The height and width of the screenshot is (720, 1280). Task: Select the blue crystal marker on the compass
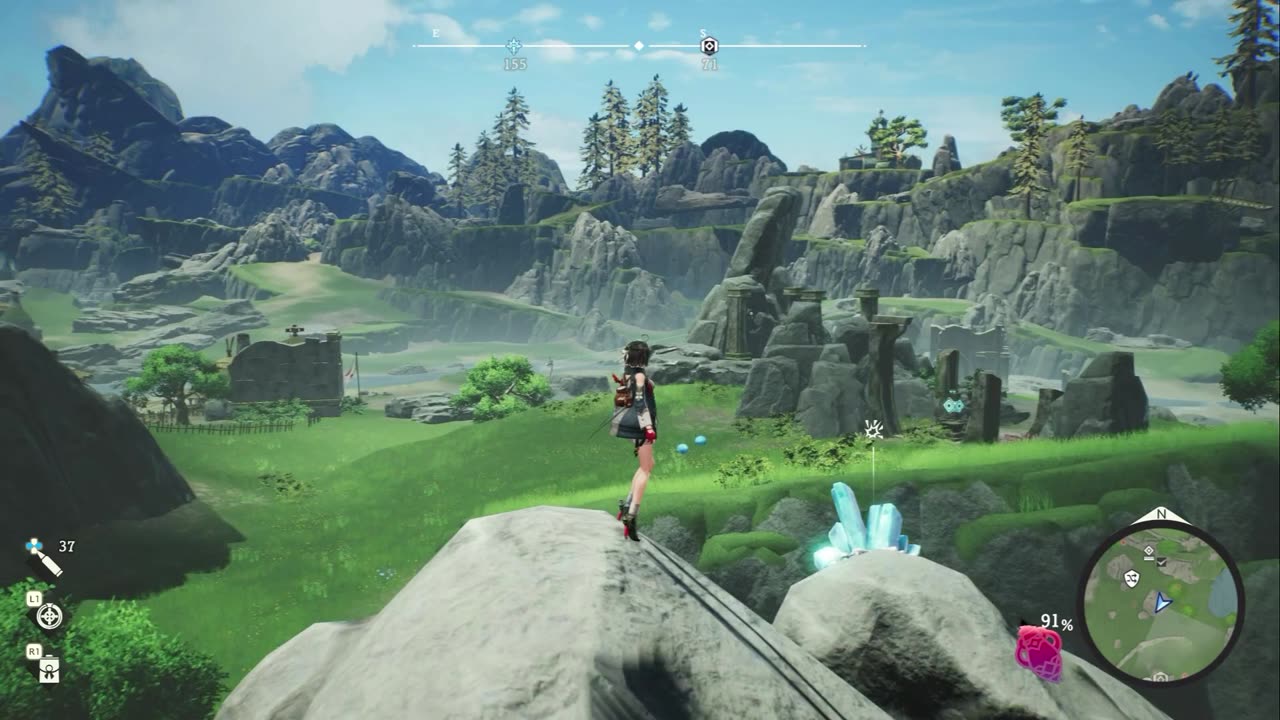(x=514, y=46)
